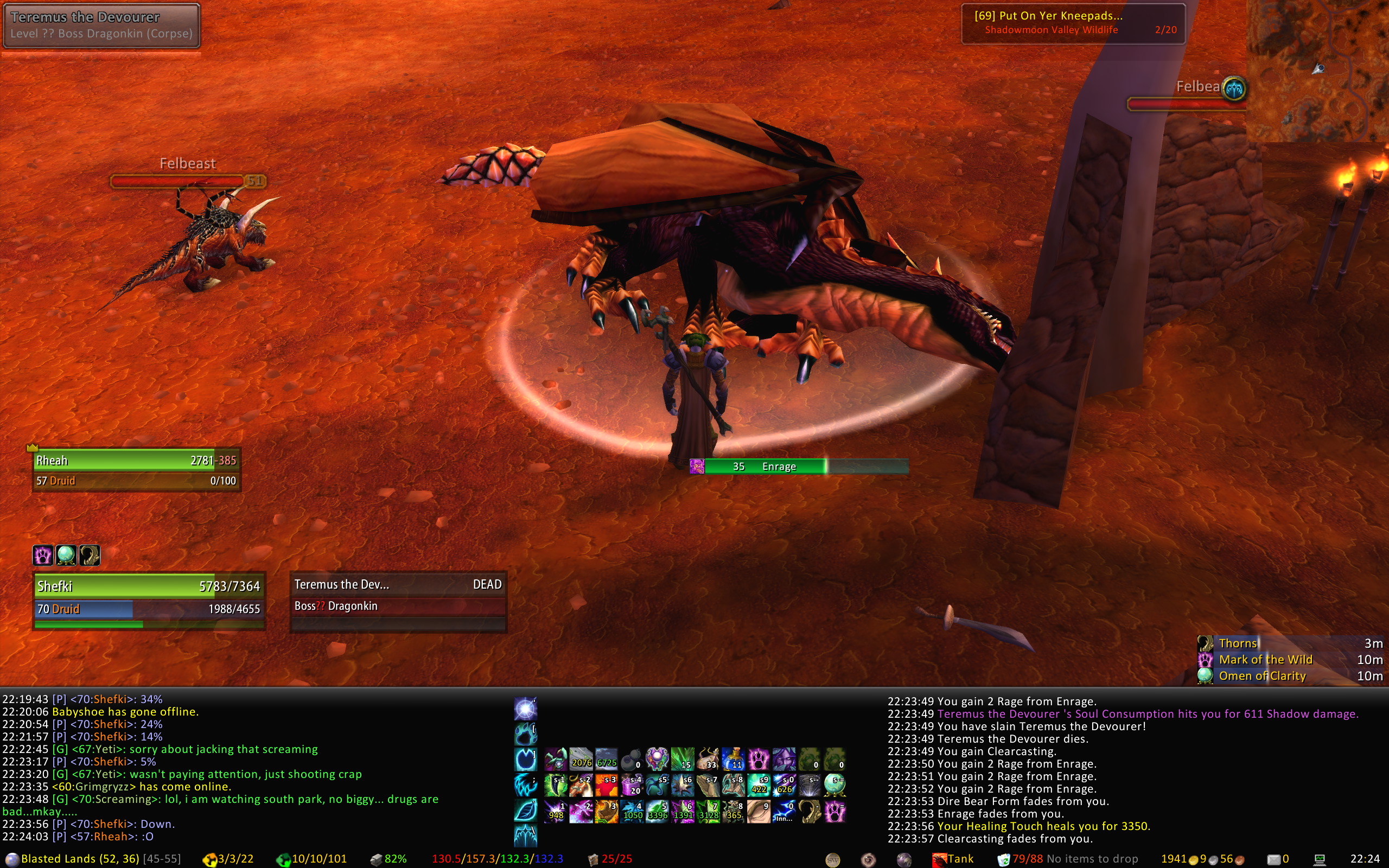Use the ability bound to key 1

556,812
